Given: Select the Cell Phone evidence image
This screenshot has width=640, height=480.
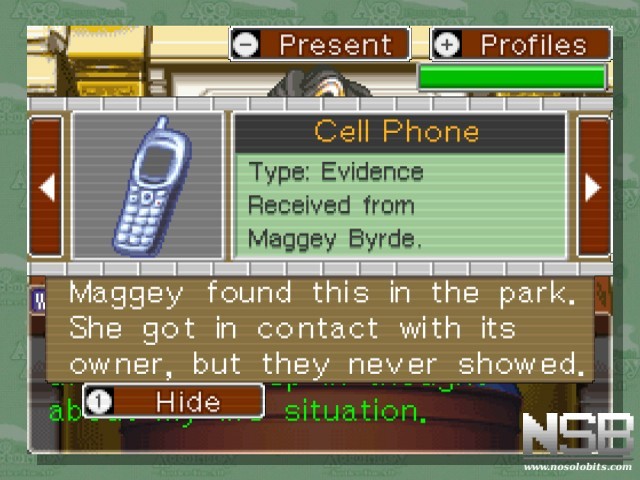Looking at the screenshot, I should [x=148, y=185].
